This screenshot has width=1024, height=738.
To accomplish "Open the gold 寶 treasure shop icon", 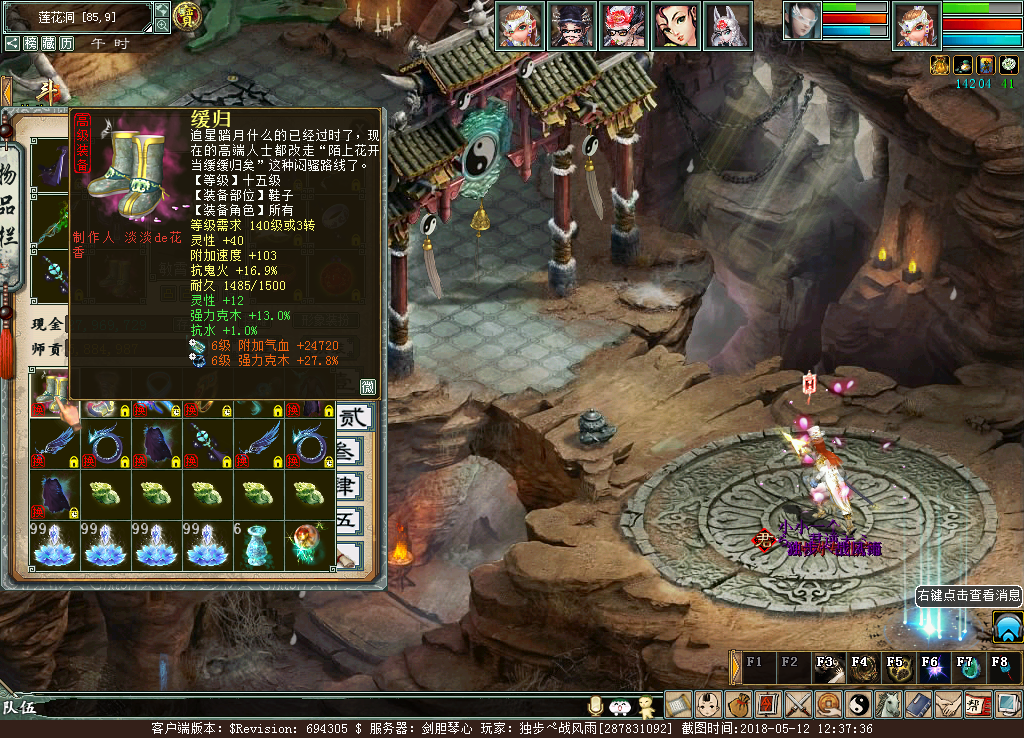I will point(187,15).
